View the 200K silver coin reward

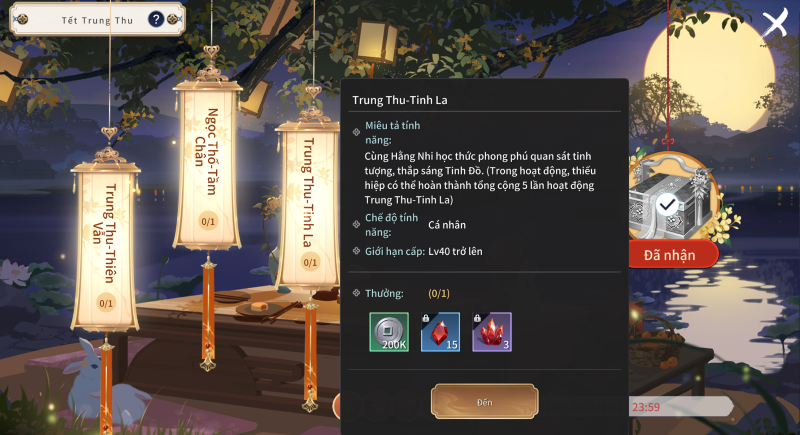pyautogui.click(x=389, y=332)
